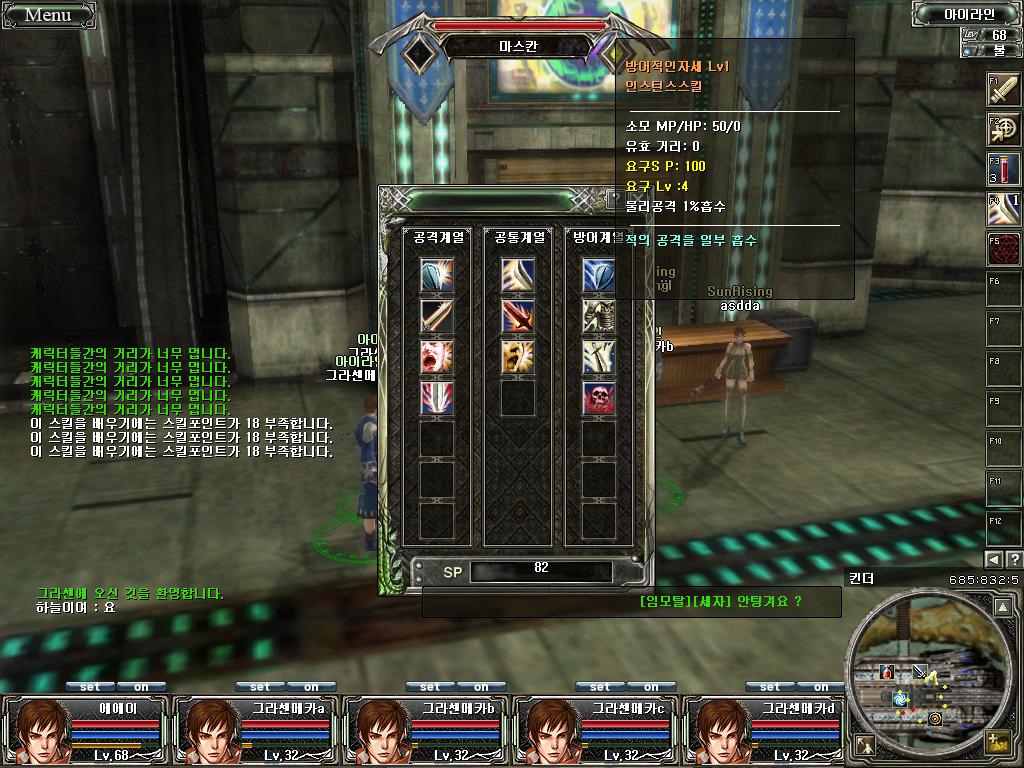Select the golden roaring face common skill
The height and width of the screenshot is (768, 1024).
518,357
